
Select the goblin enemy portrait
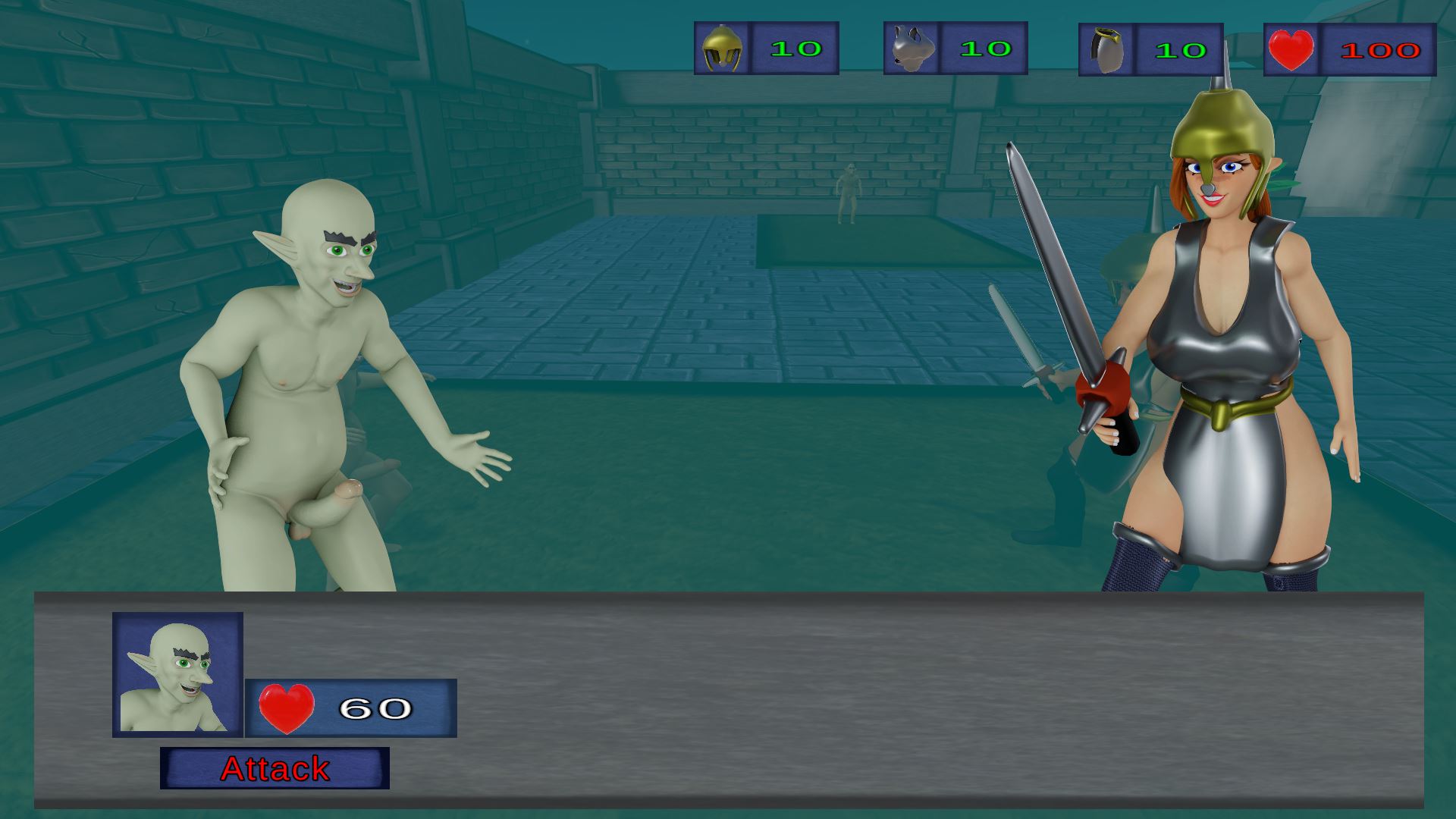pos(177,674)
